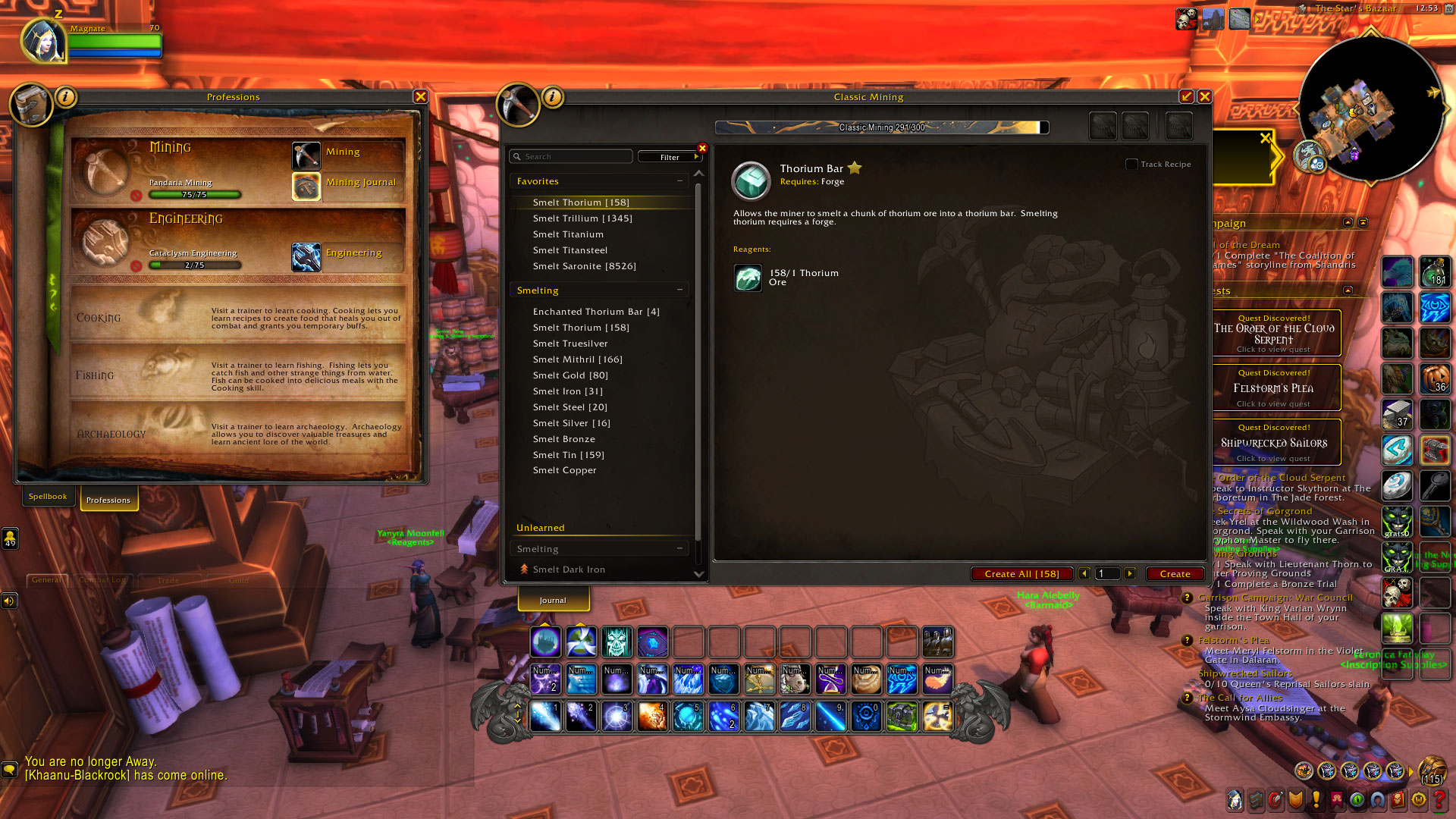Image resolution: width=1456 pixels, height=819 pixels.
Task: Click the Create All button
Action: click(1021, 574)
